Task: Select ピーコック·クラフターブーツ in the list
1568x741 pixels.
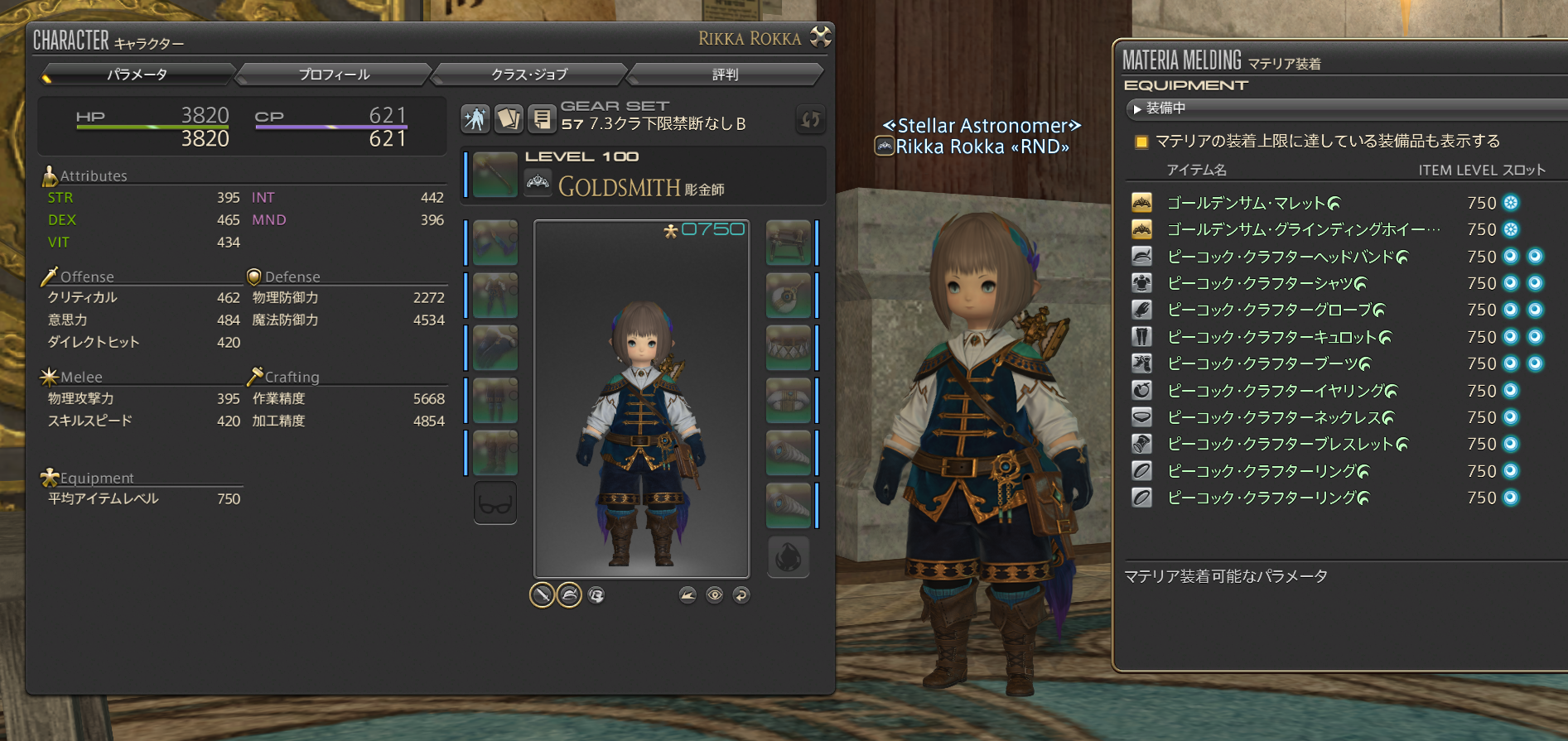Action: pyautogui.click(x=1268, y=363)
